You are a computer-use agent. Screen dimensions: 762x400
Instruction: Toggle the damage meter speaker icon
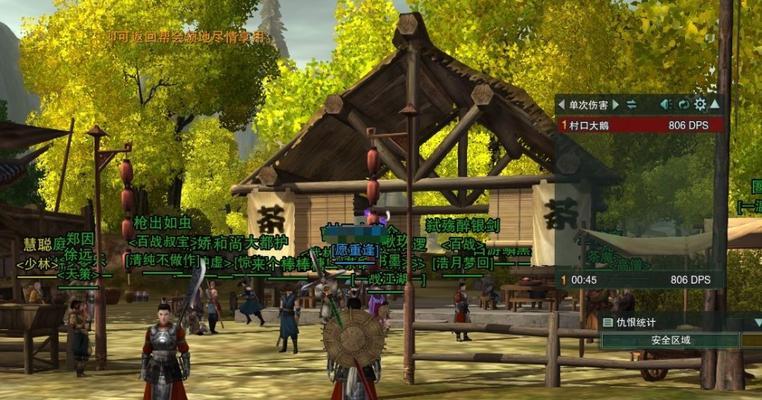pyautogui.click(x=665, y=104)
